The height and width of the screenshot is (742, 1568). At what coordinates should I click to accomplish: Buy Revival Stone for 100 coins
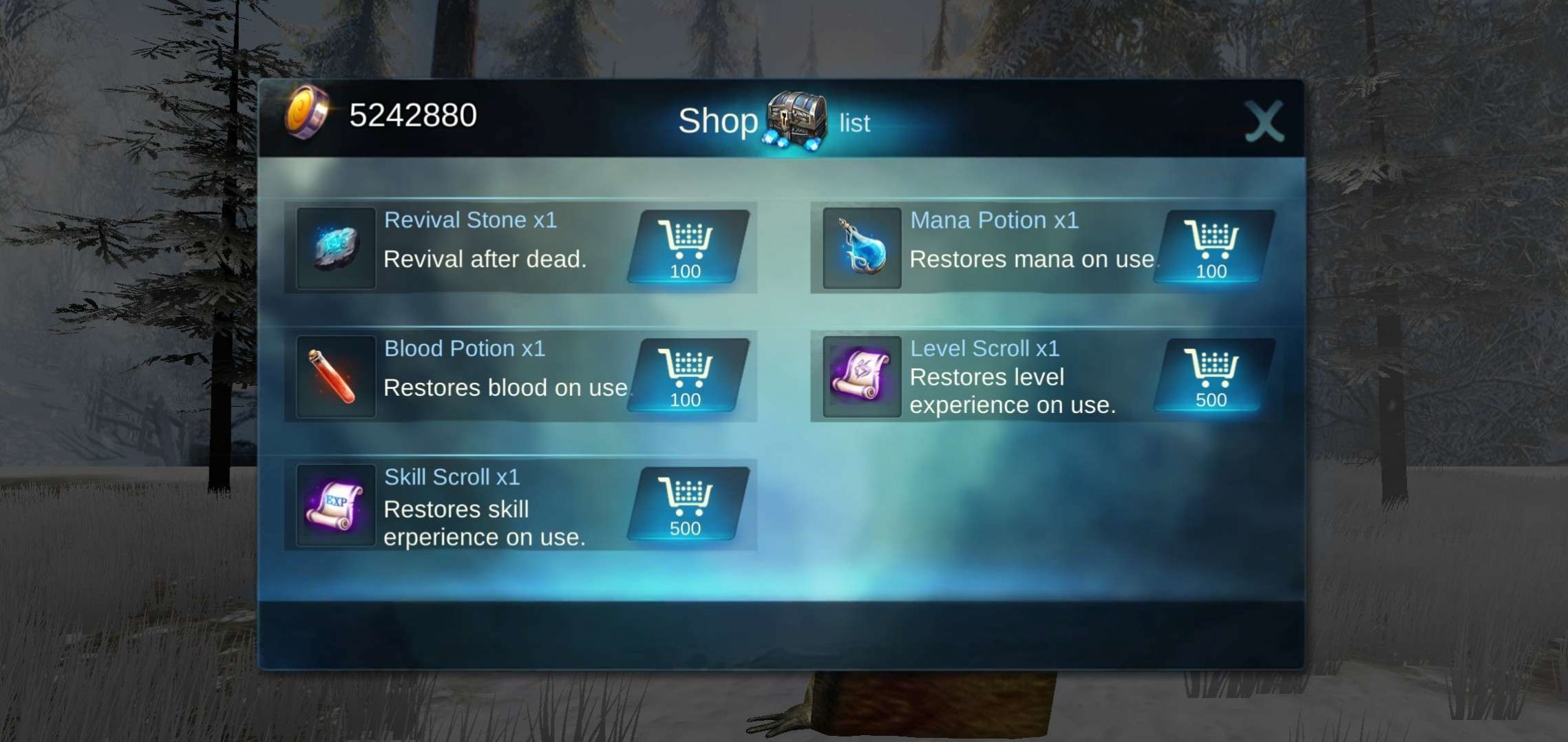[687, 248]
